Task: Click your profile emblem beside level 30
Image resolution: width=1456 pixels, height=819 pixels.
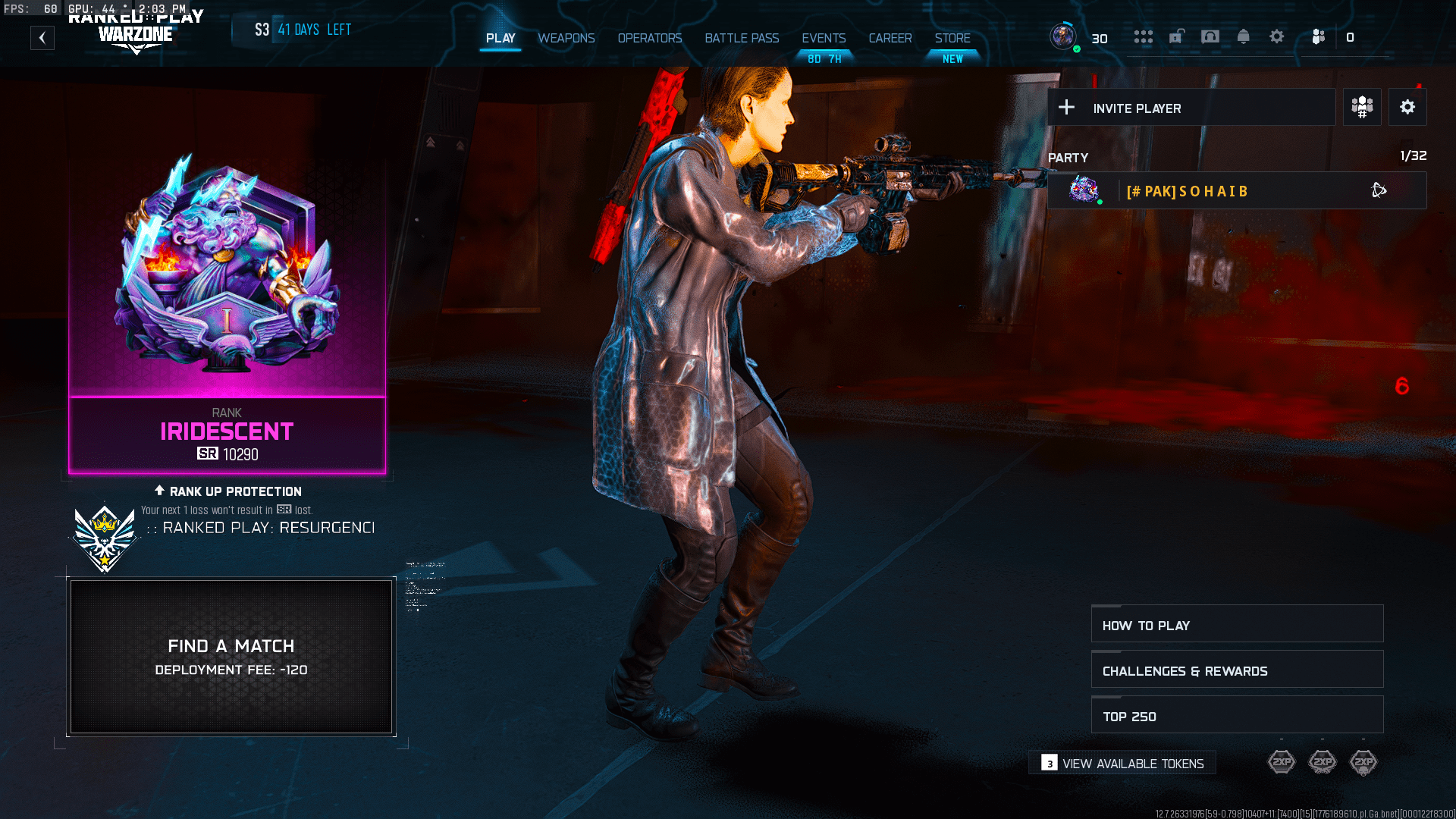Action: (1065, 36)
